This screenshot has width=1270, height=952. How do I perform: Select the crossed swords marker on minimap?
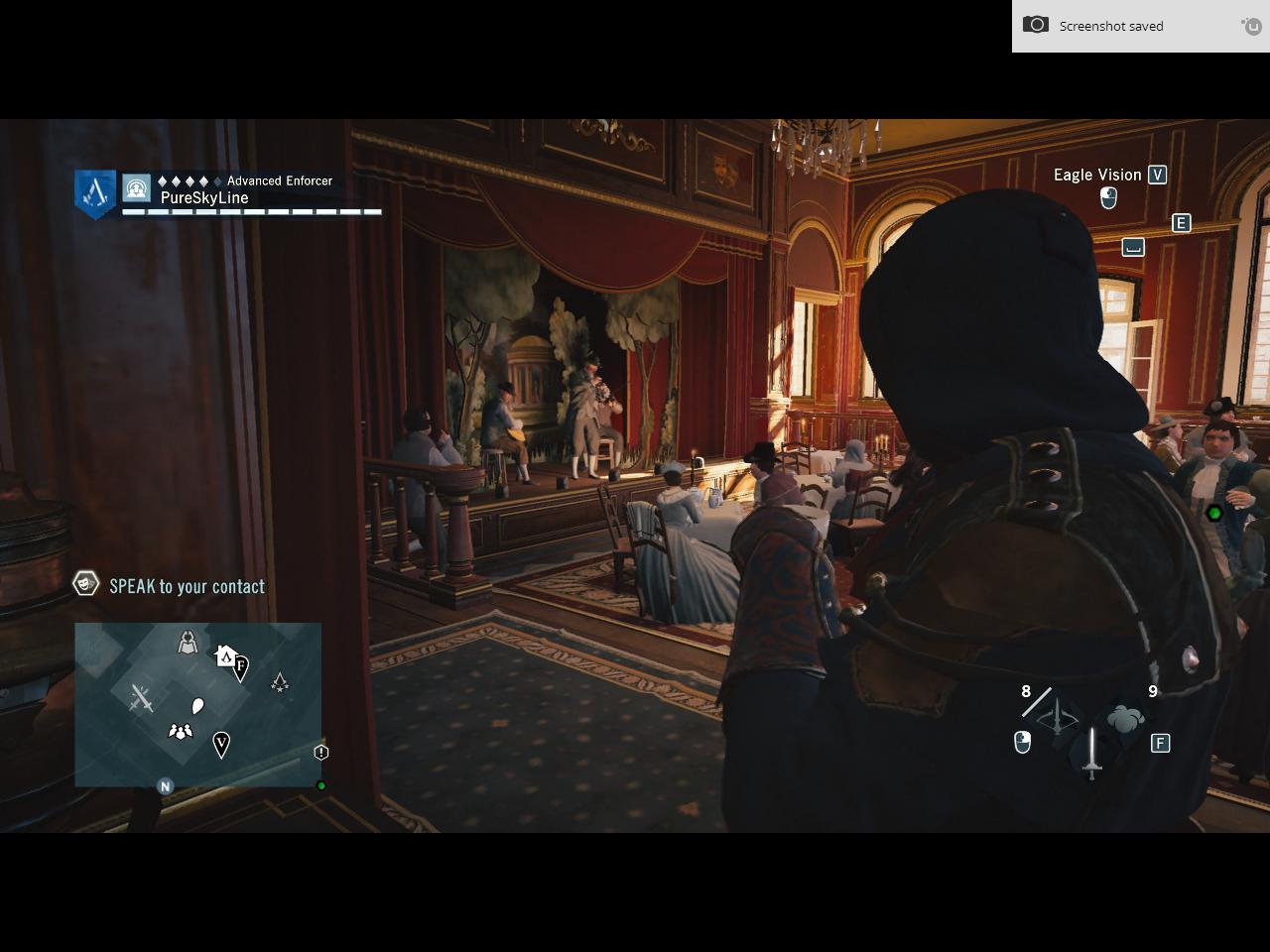142,699
